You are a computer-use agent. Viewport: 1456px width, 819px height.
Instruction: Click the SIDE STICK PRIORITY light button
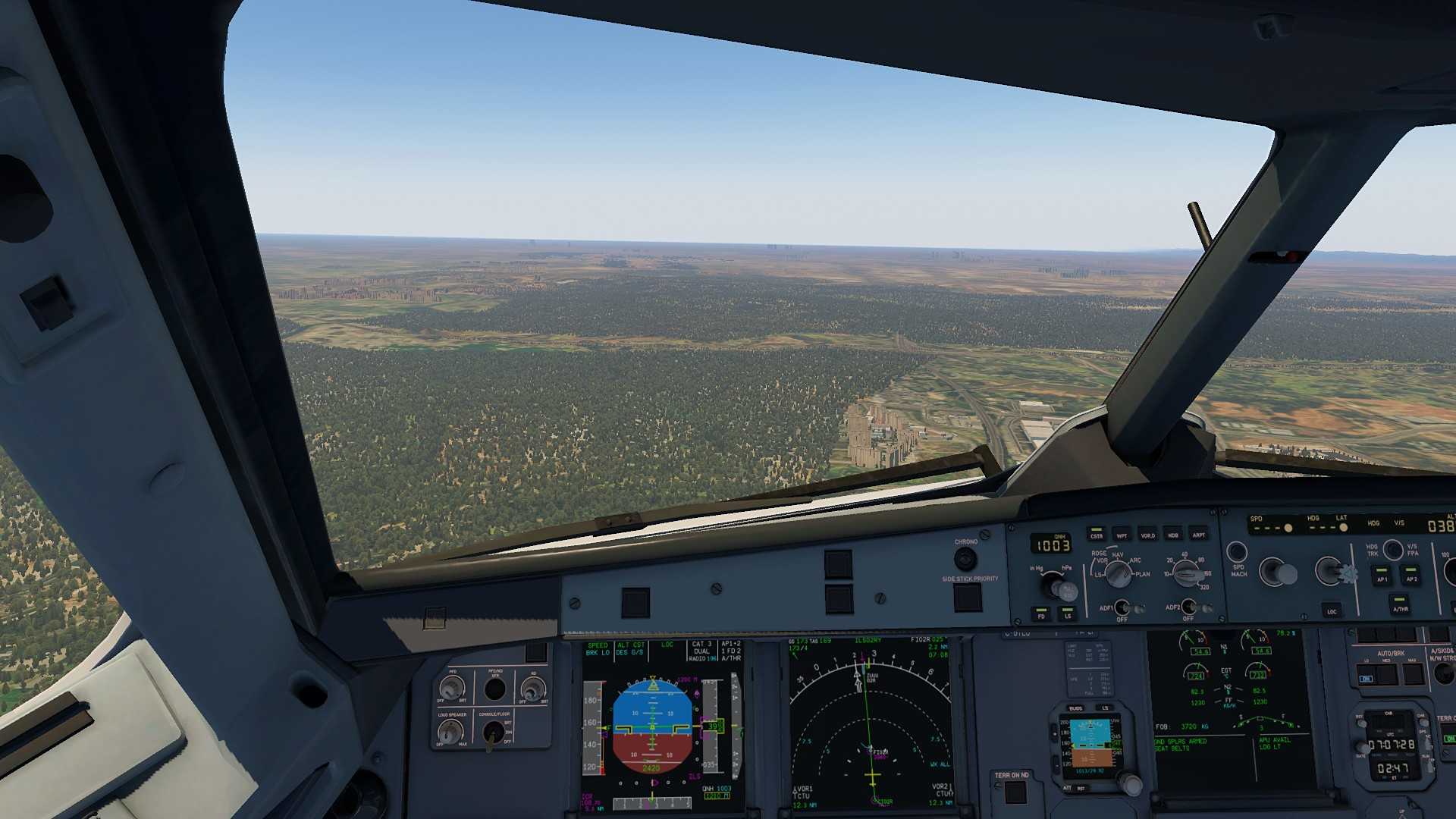(968, 598)
